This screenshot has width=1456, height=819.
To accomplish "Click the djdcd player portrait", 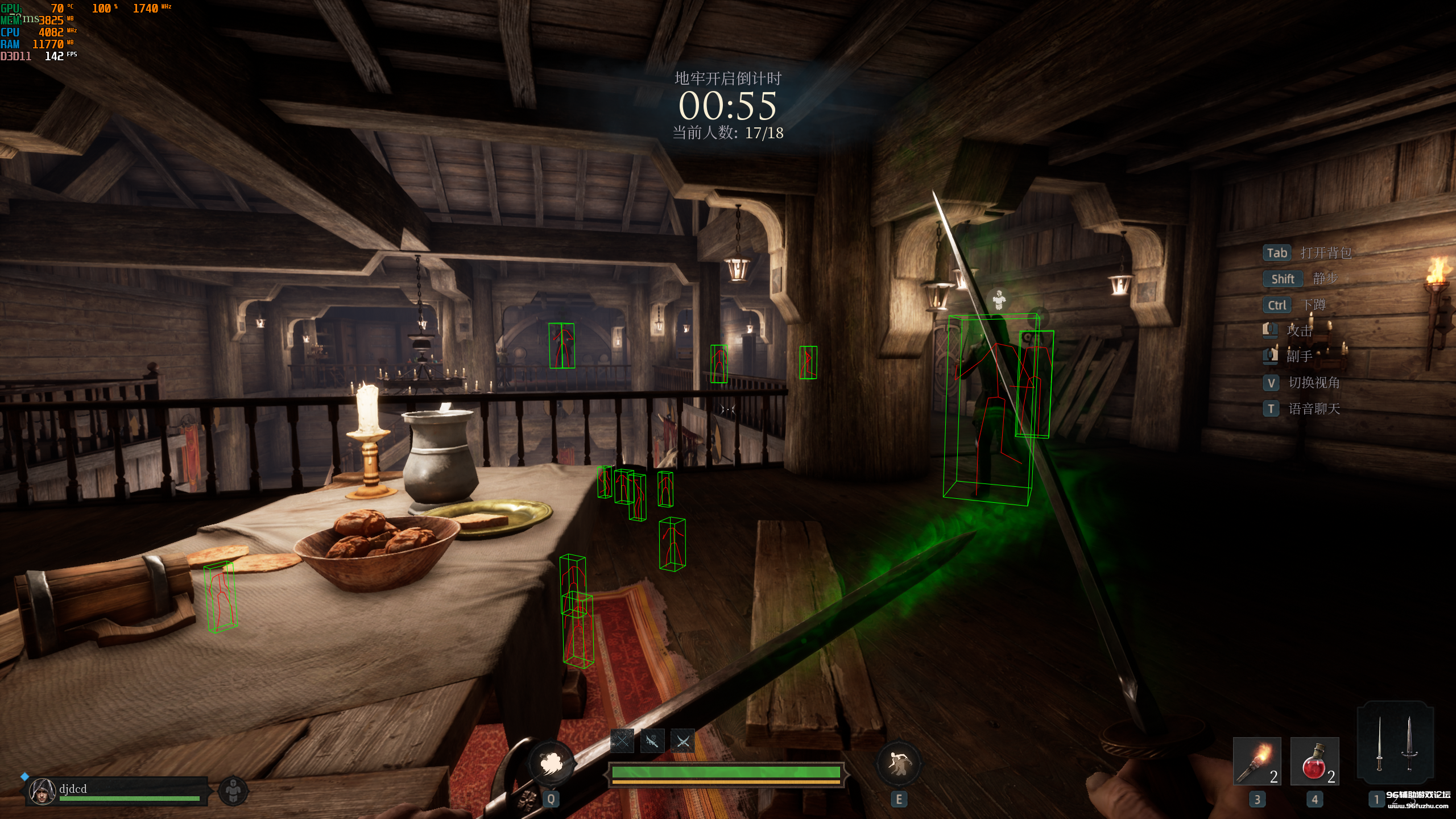I will pyautogui.click(x=42, y=791).
